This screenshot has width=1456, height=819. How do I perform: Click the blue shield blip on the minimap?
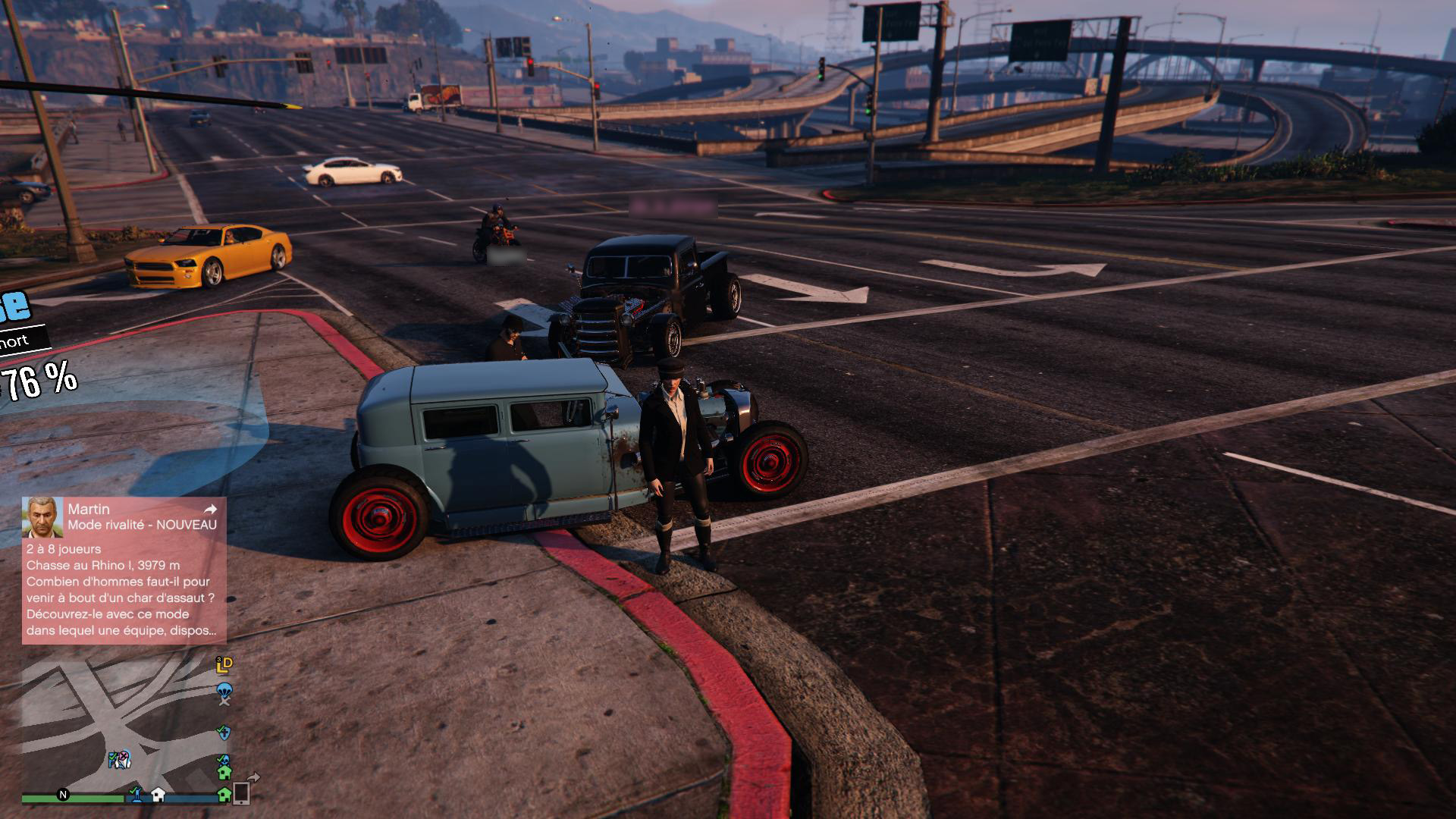coord(223,733)
